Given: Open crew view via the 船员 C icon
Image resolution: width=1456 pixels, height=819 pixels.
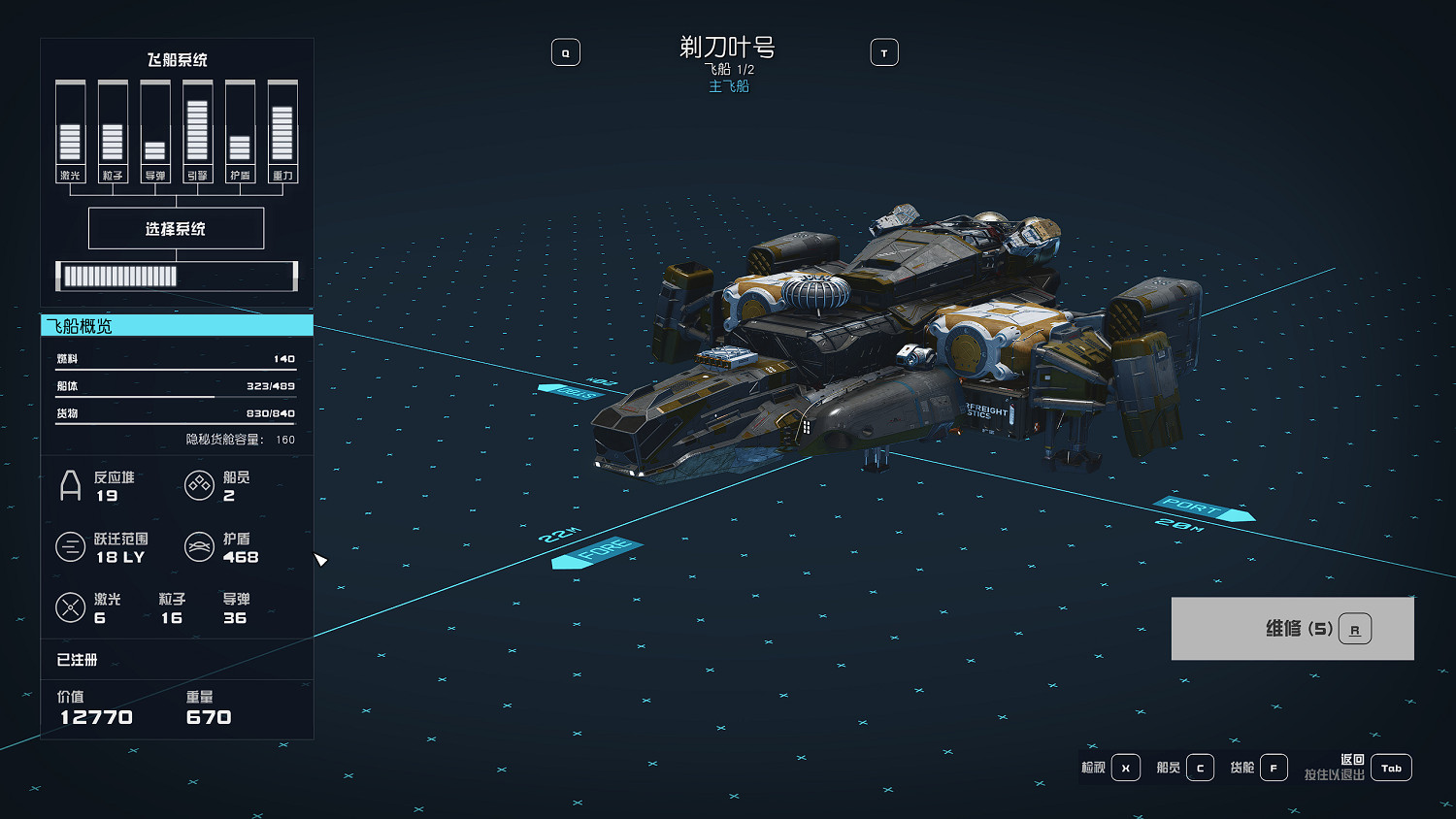Looking at the screenshot, I should click(1200, 767).
